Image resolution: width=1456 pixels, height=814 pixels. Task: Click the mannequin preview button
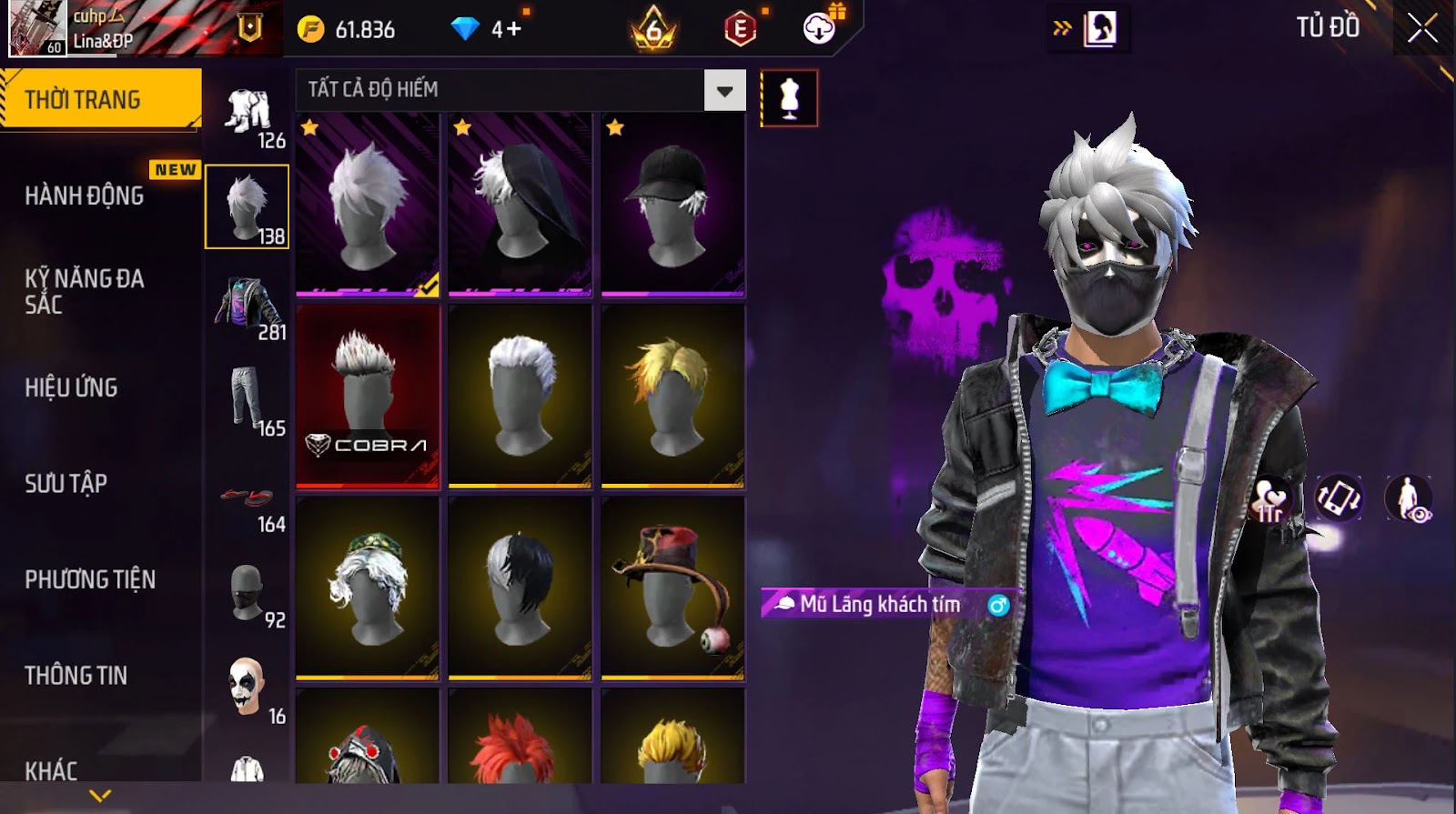(x=789, y=98)
